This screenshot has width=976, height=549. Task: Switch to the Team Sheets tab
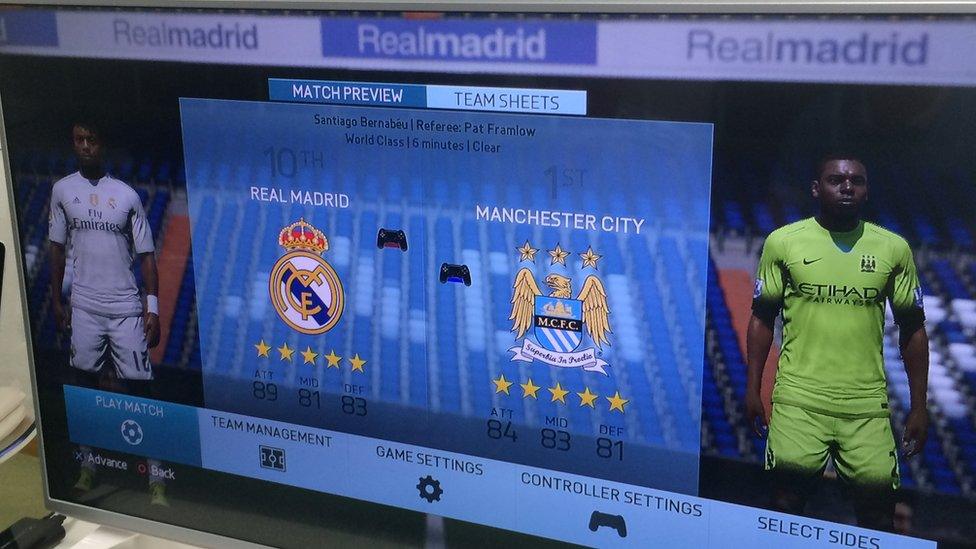pyautogui.click(x=506, y=99)
